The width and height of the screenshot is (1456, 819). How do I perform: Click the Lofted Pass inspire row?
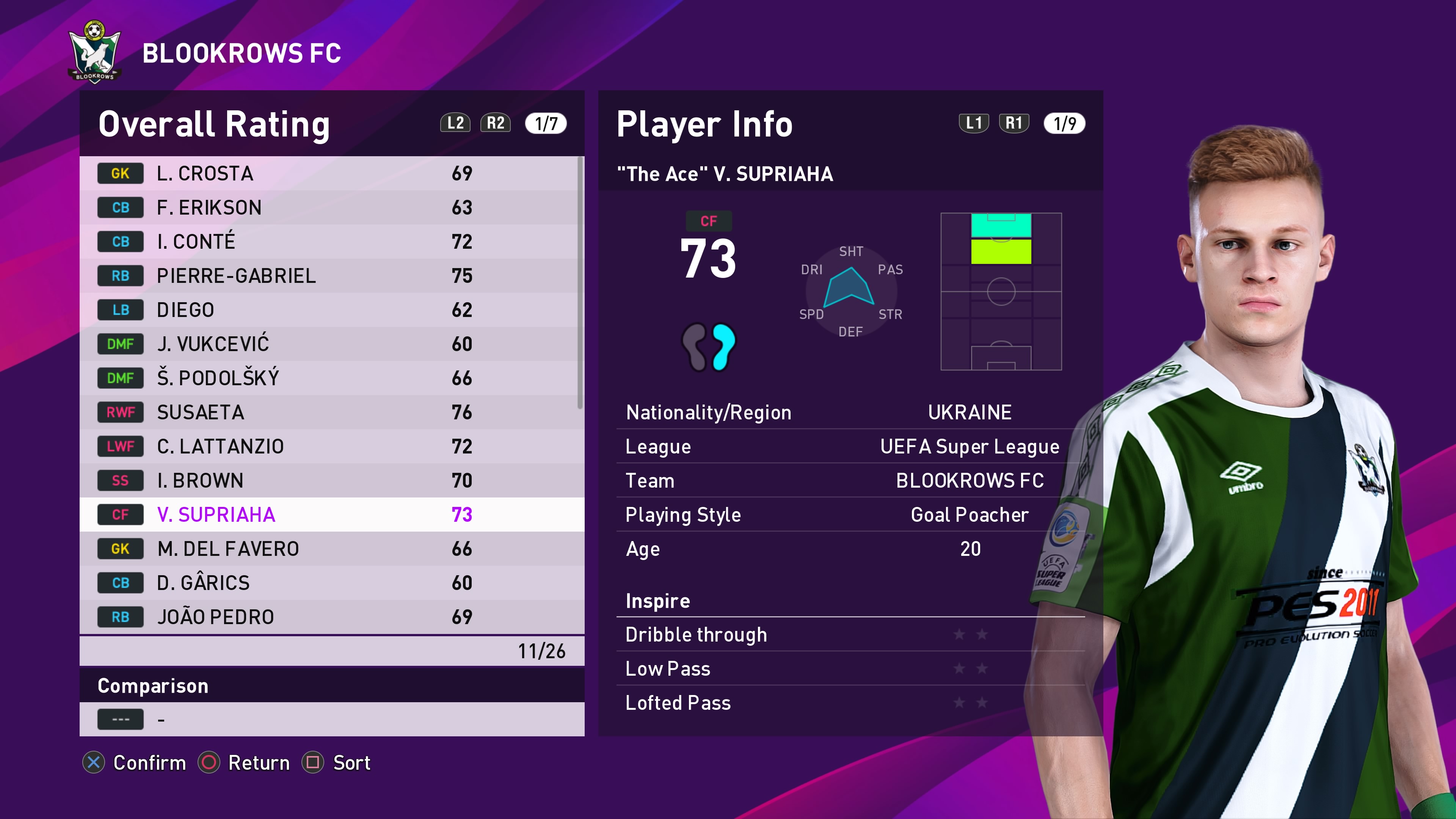point(850,703)
